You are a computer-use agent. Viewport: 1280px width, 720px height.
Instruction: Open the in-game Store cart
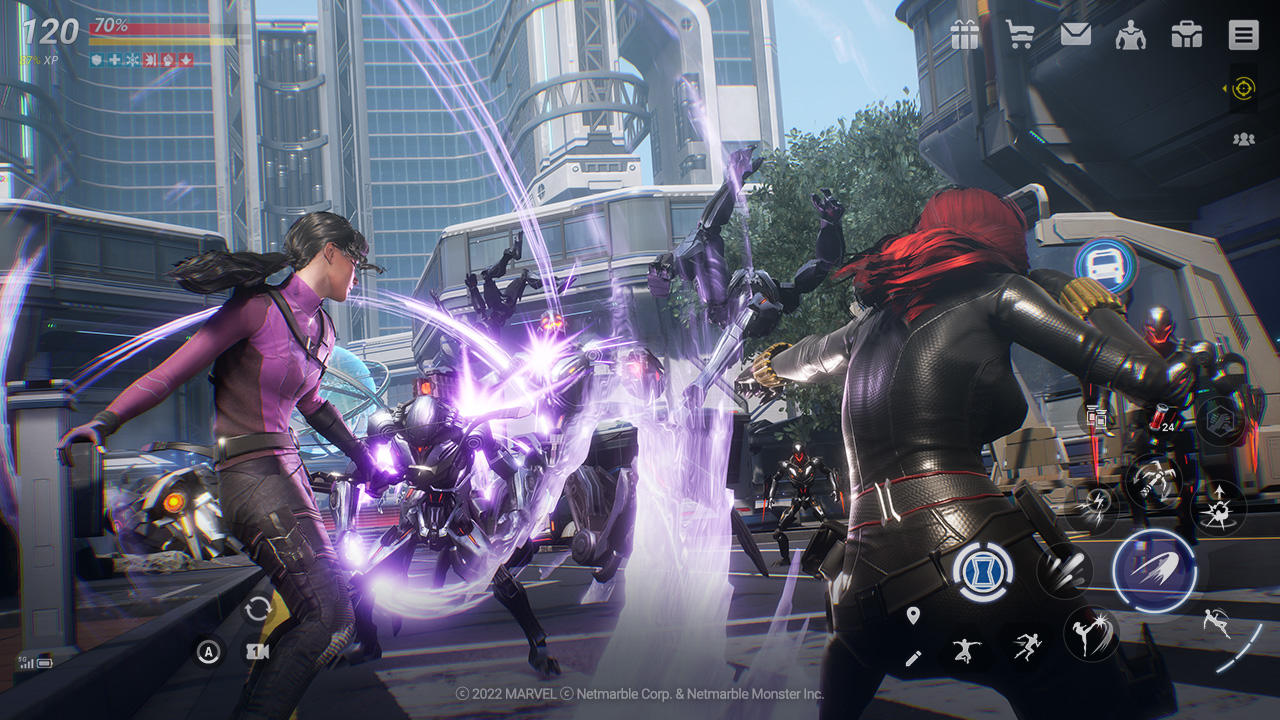(1021, 36)
